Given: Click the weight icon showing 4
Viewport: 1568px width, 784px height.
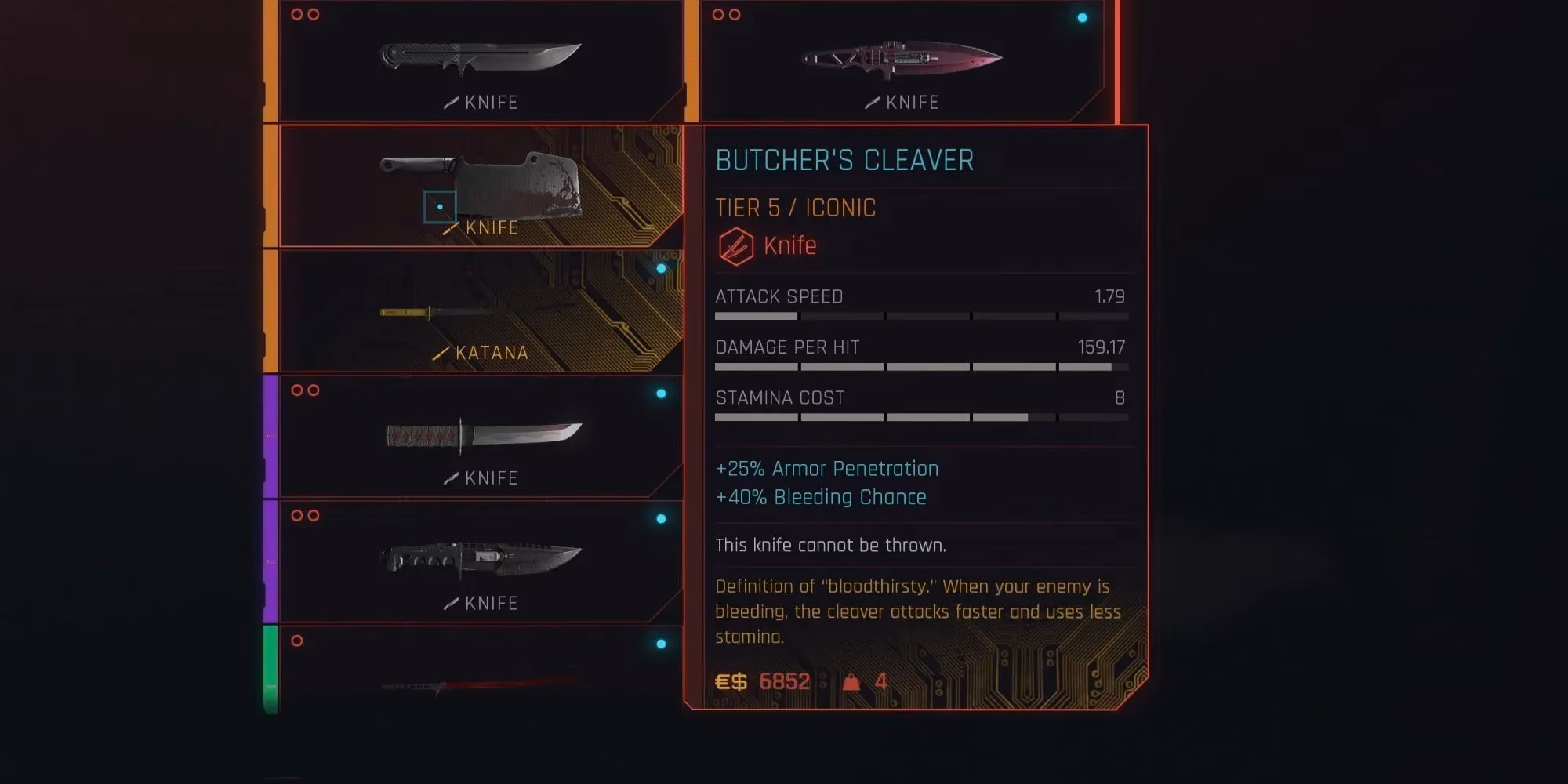Looking at the screenshot, I should [852, 681].
